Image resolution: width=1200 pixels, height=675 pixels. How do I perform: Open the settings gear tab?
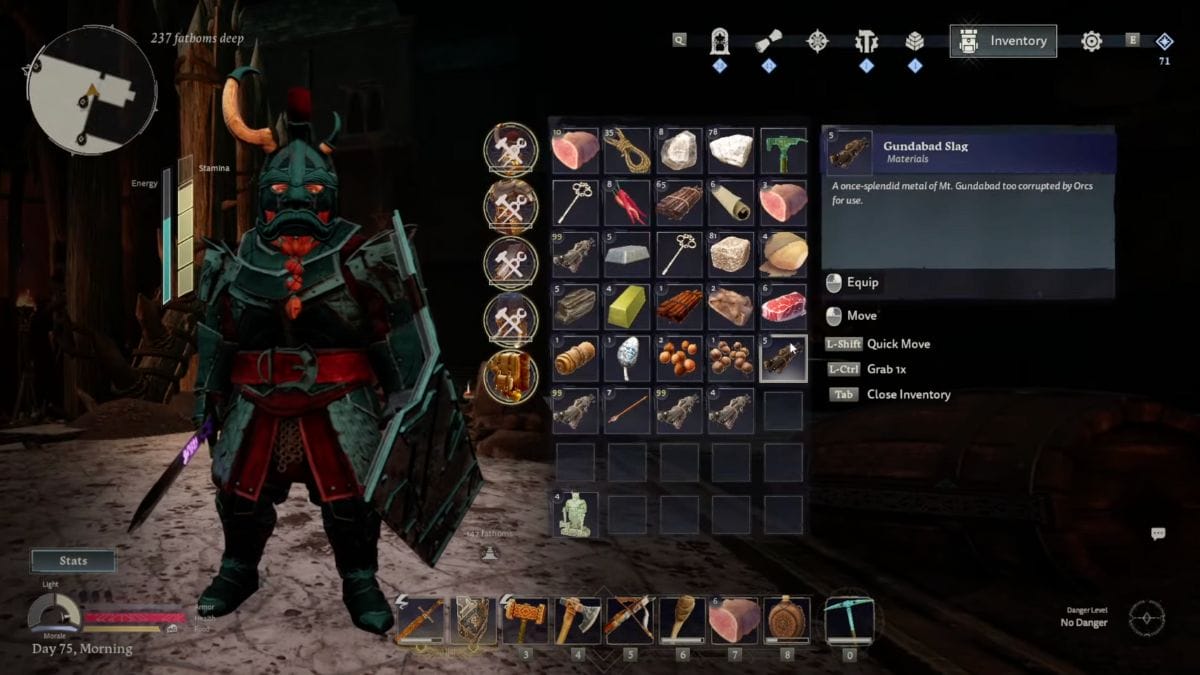click(1091, 41)
